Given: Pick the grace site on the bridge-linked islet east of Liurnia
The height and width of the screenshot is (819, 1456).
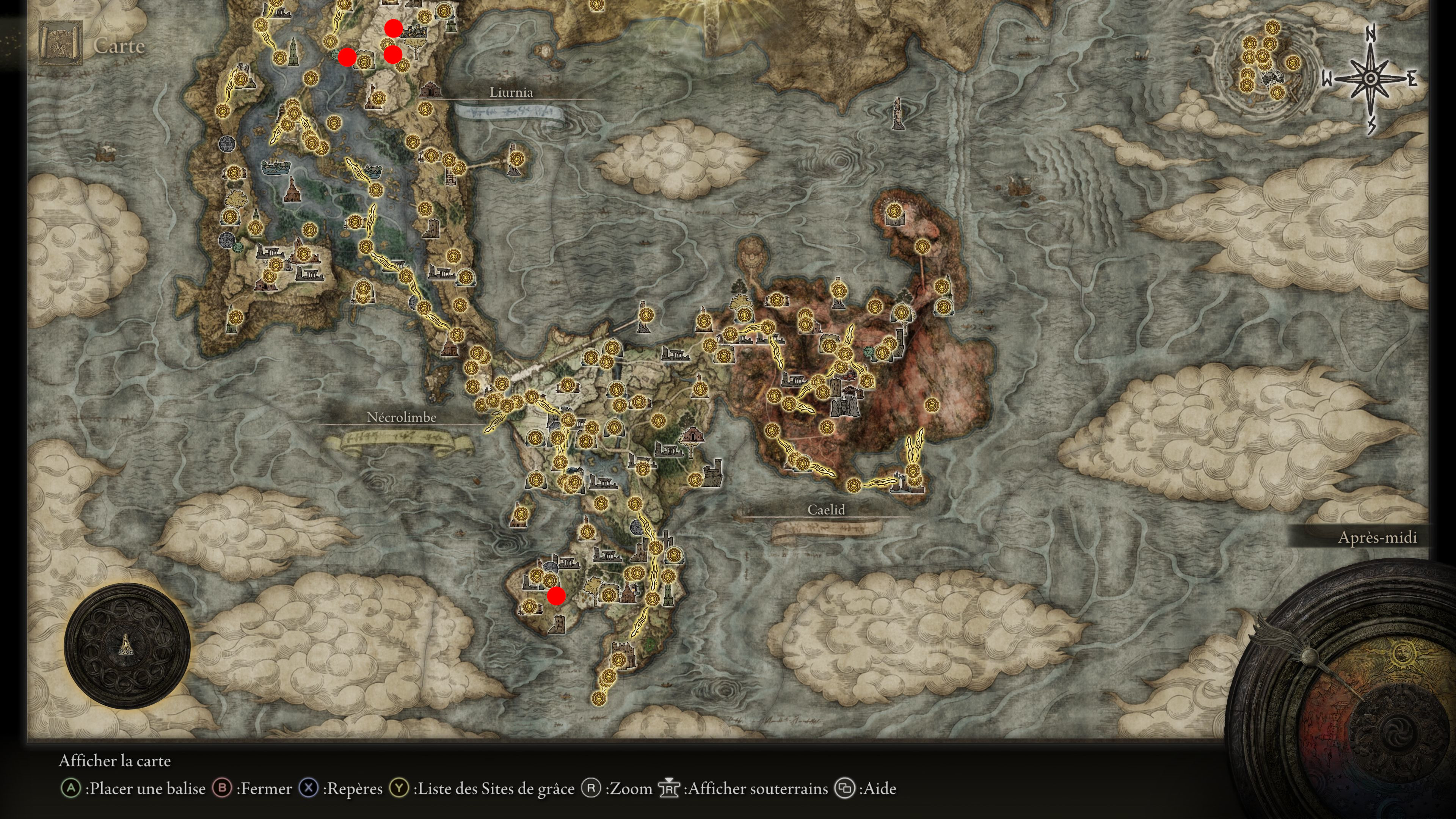Looking at the screenshot, I should tap(516, 158).
